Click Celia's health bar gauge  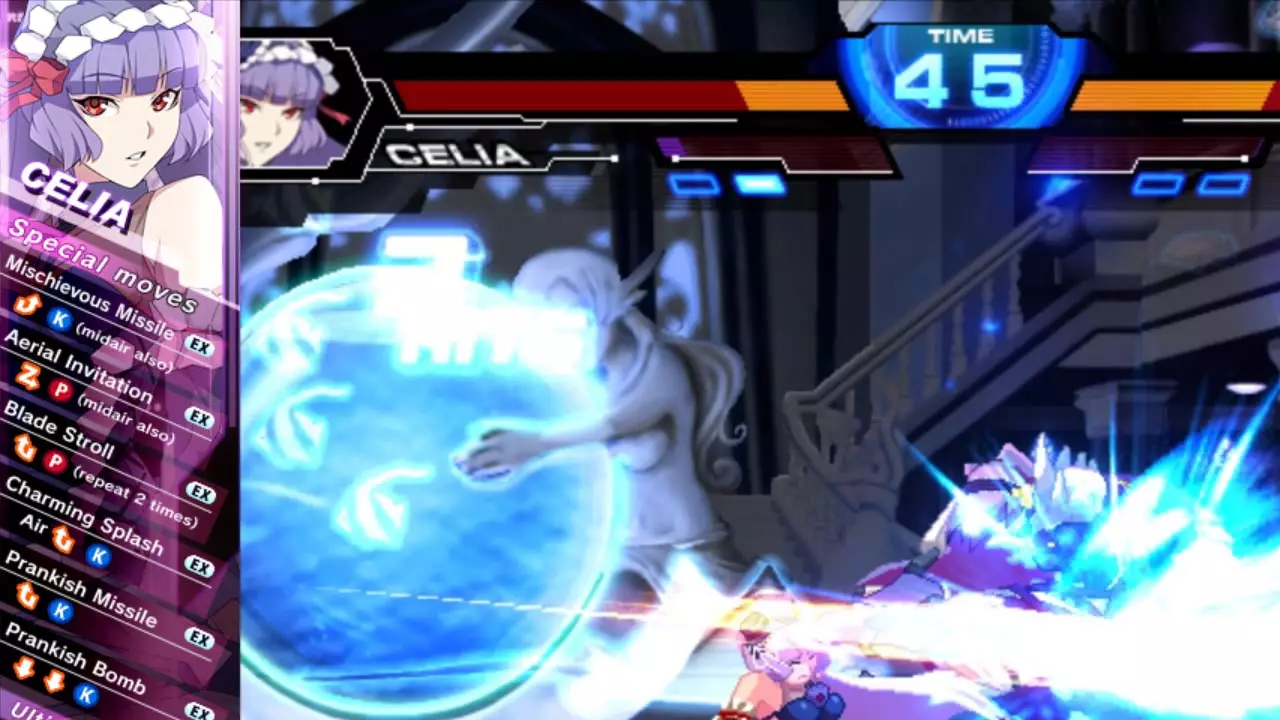[600, 95]
